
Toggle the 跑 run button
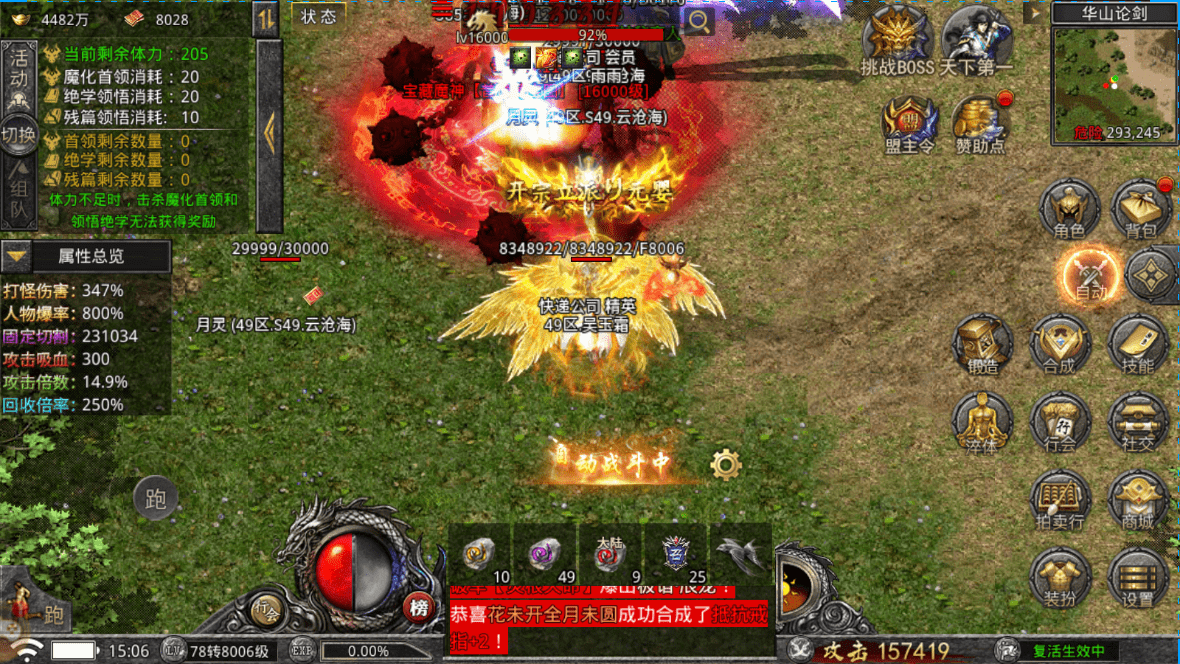pos(155,499)
